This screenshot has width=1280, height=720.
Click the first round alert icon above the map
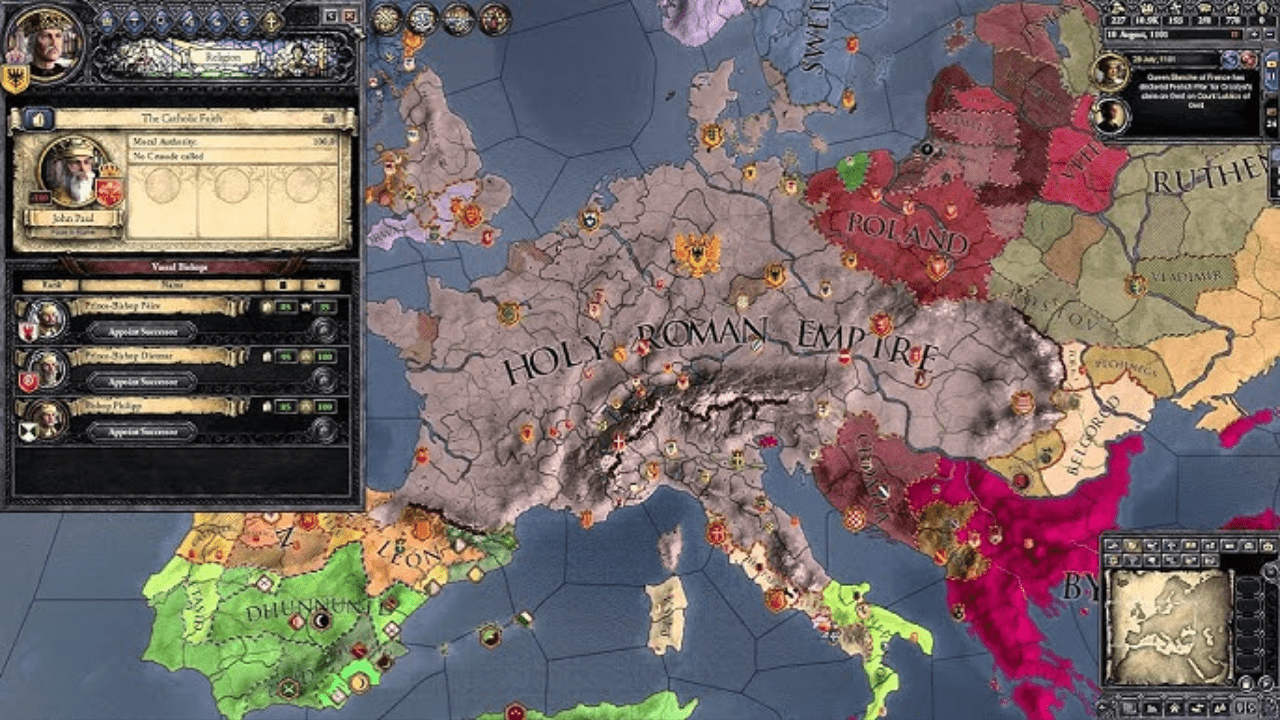click(x=387, y=17)
